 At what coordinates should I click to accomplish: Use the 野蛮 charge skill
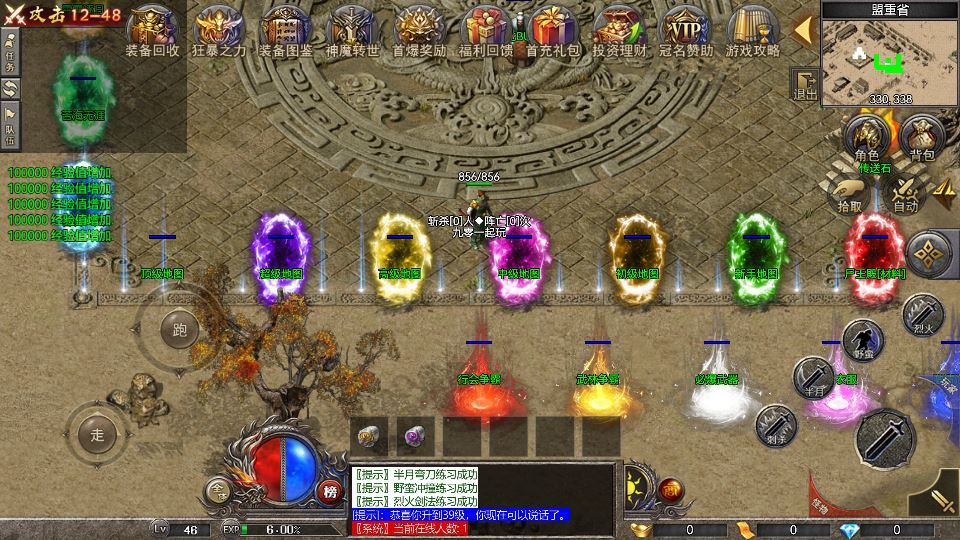pyautogui.click(x=862, y=340)
